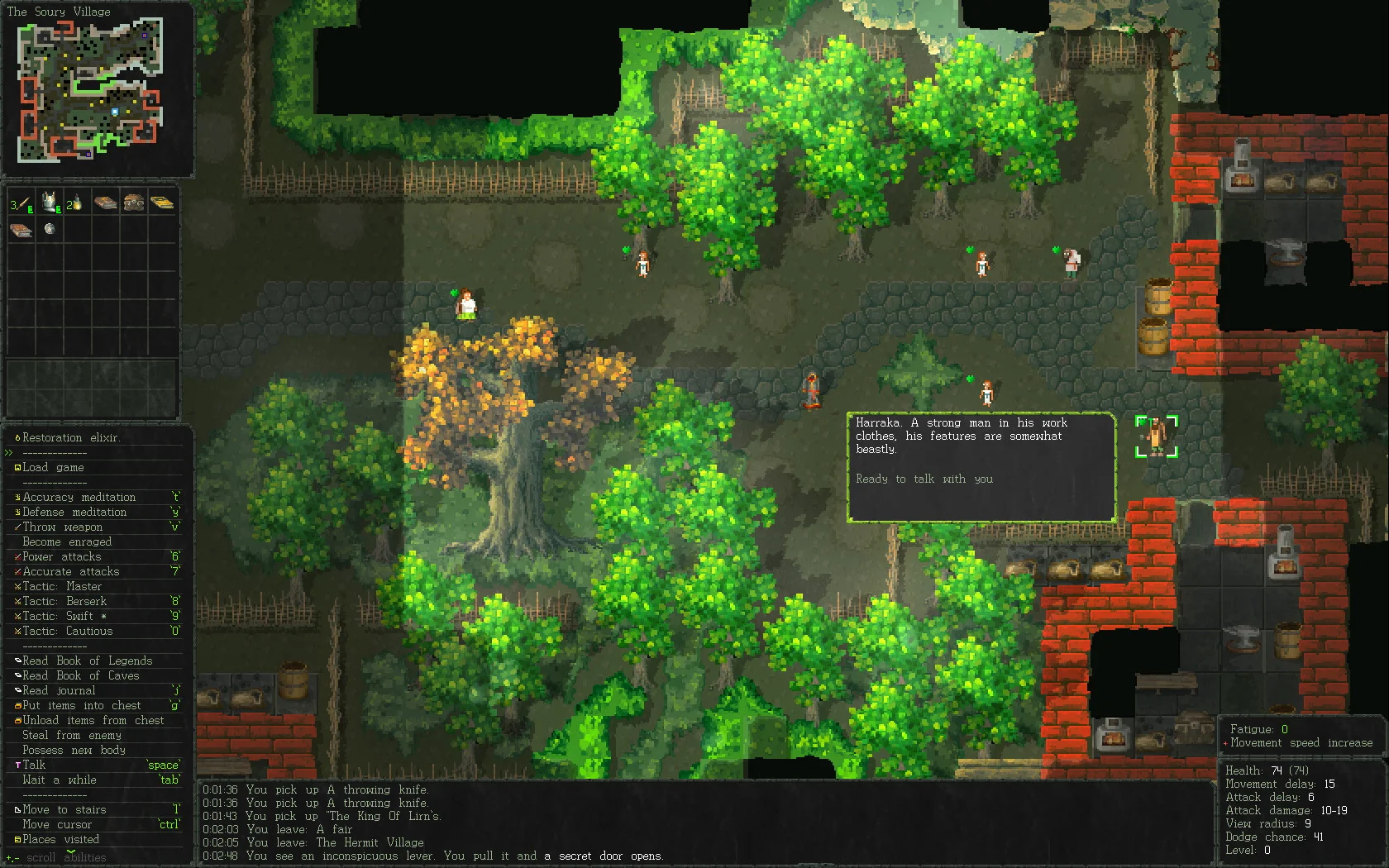Activate Accuracy meditation
The width and height of the screenshot is (1389, 868).
pos(79,498)
